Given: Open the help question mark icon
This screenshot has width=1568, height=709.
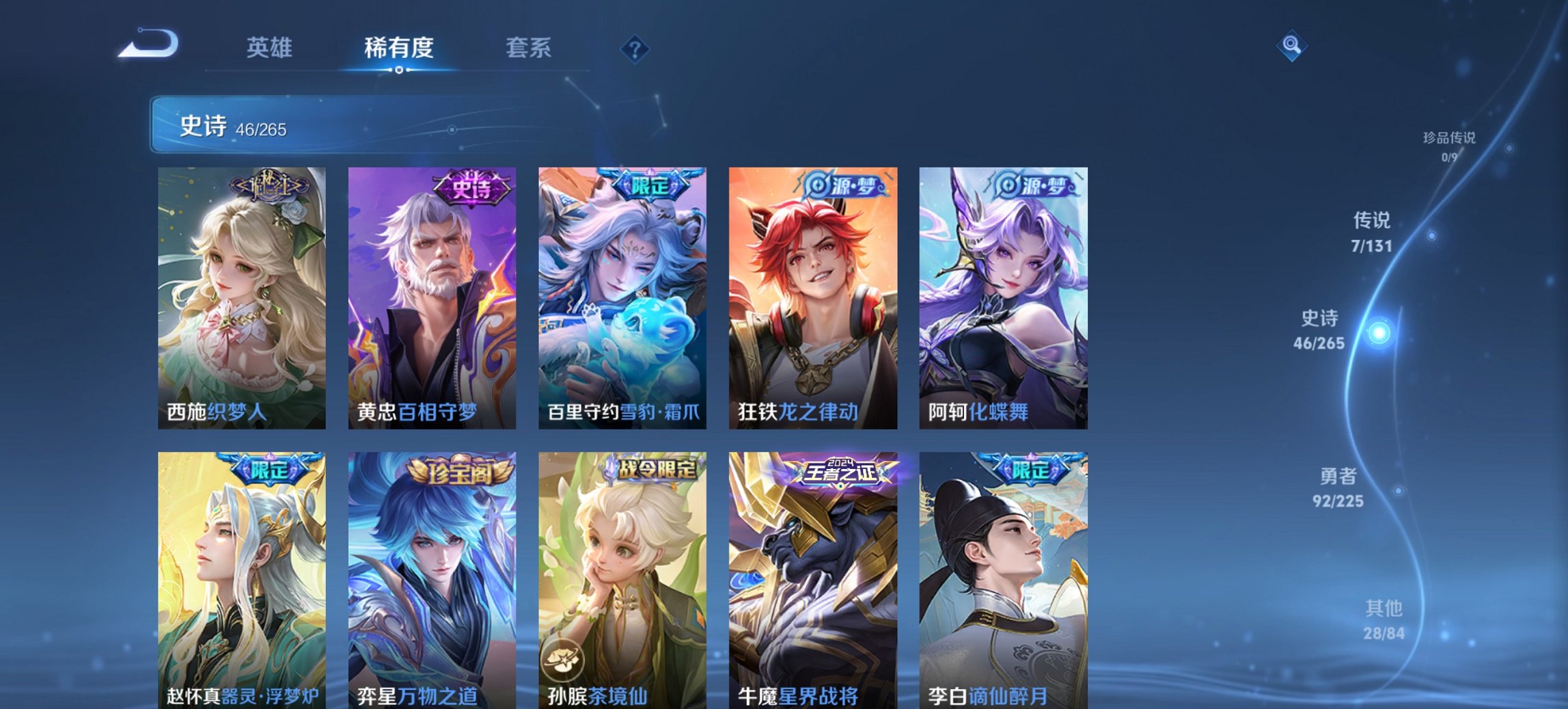Looking at the screenshot, I should click(x=635, y=50).
